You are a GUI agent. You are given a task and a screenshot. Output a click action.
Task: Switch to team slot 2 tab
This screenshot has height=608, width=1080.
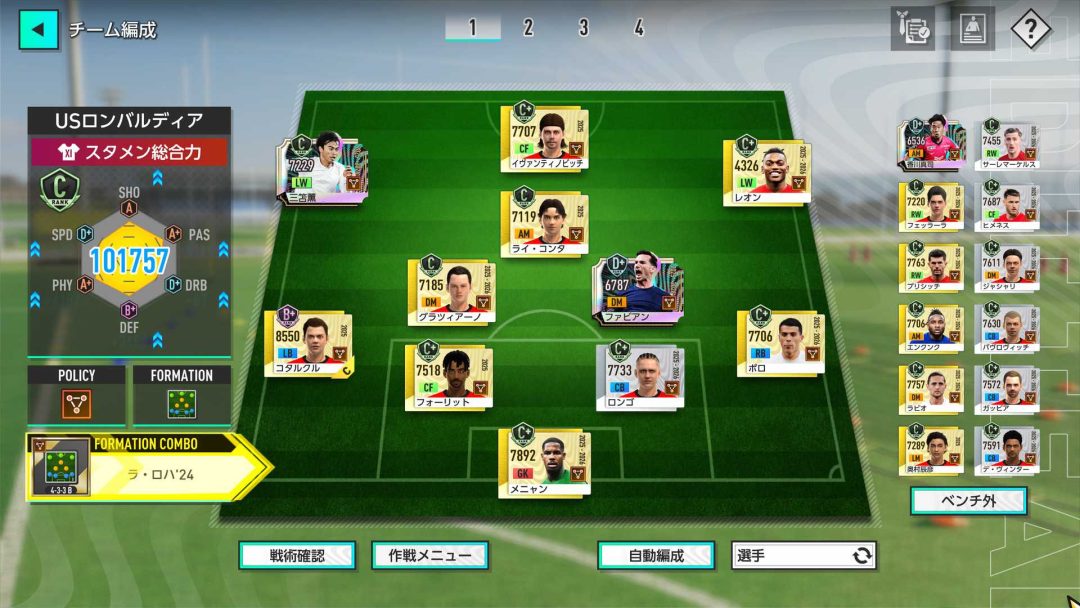click(528, 28)
